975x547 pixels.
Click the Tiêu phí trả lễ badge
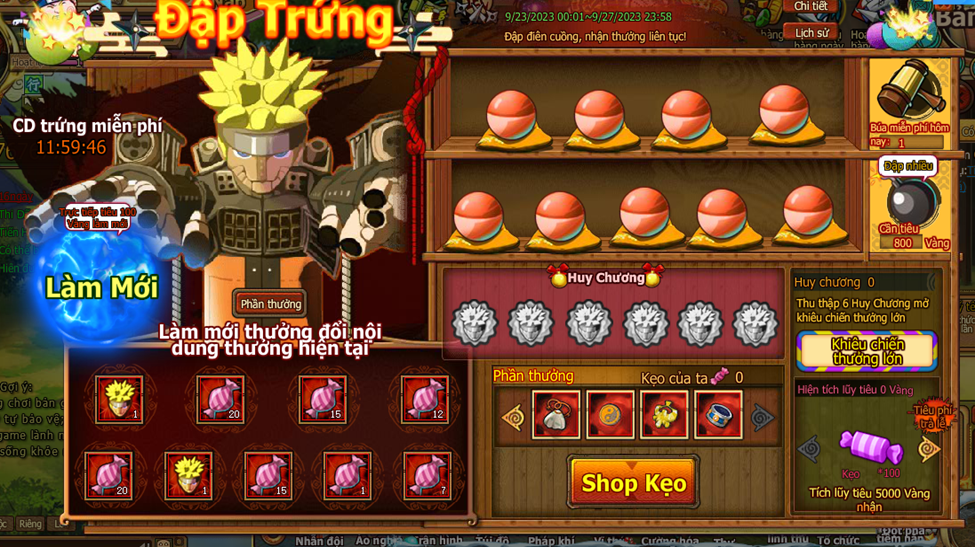pos(931,415)
